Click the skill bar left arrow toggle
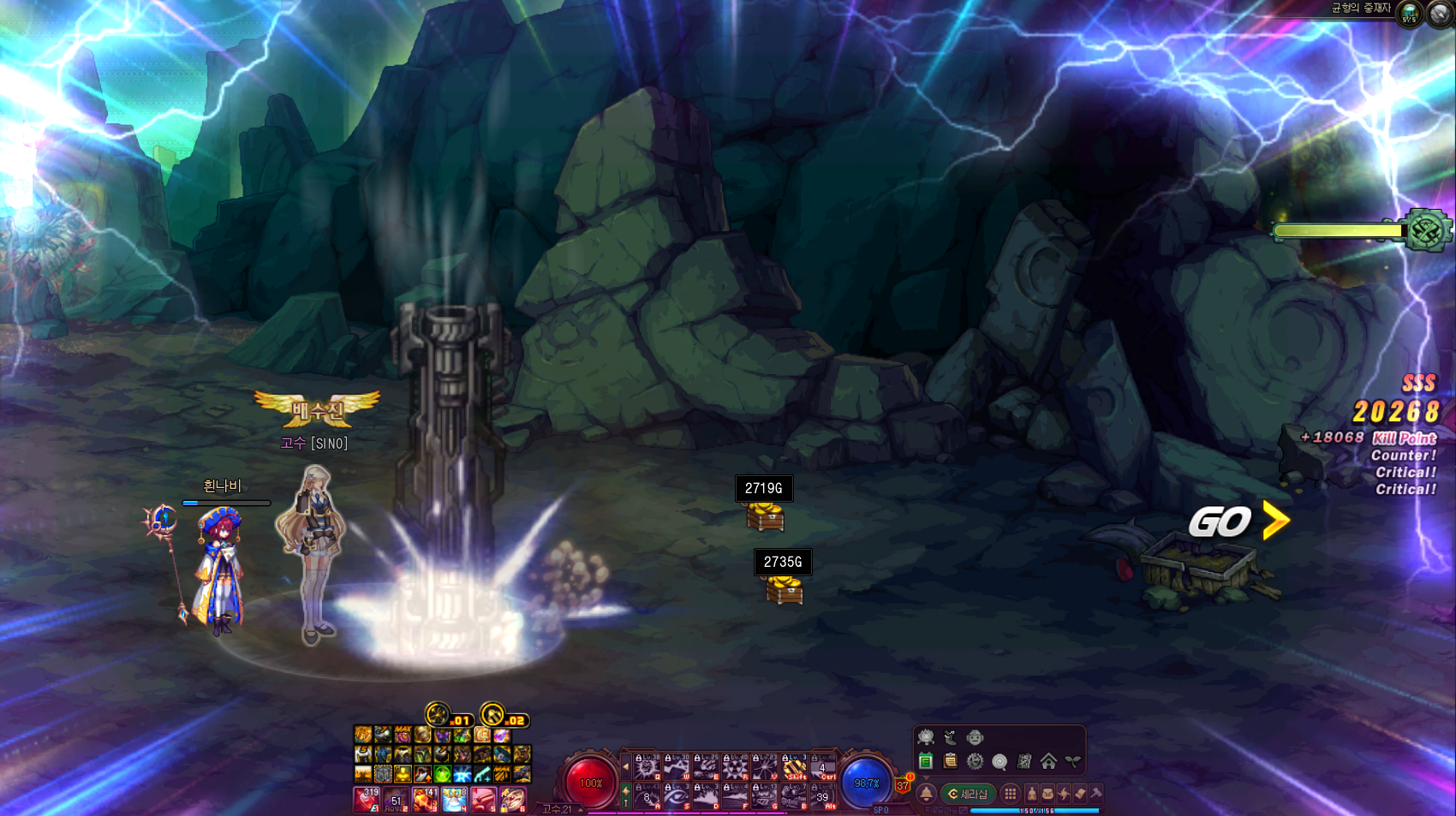1456x816 pixels. pos(626,766)
